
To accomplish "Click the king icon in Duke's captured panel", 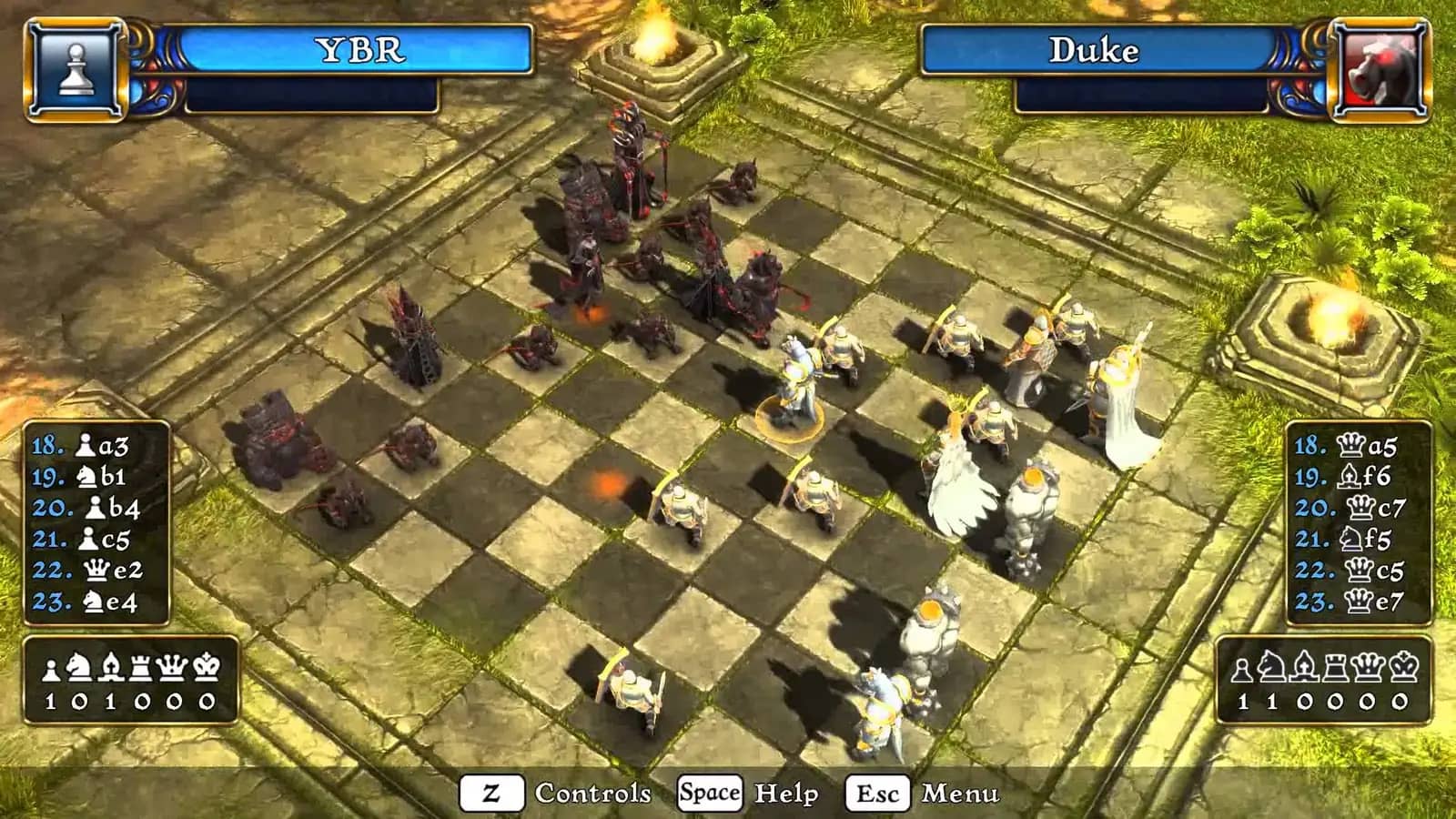I will coord(1403,666).
